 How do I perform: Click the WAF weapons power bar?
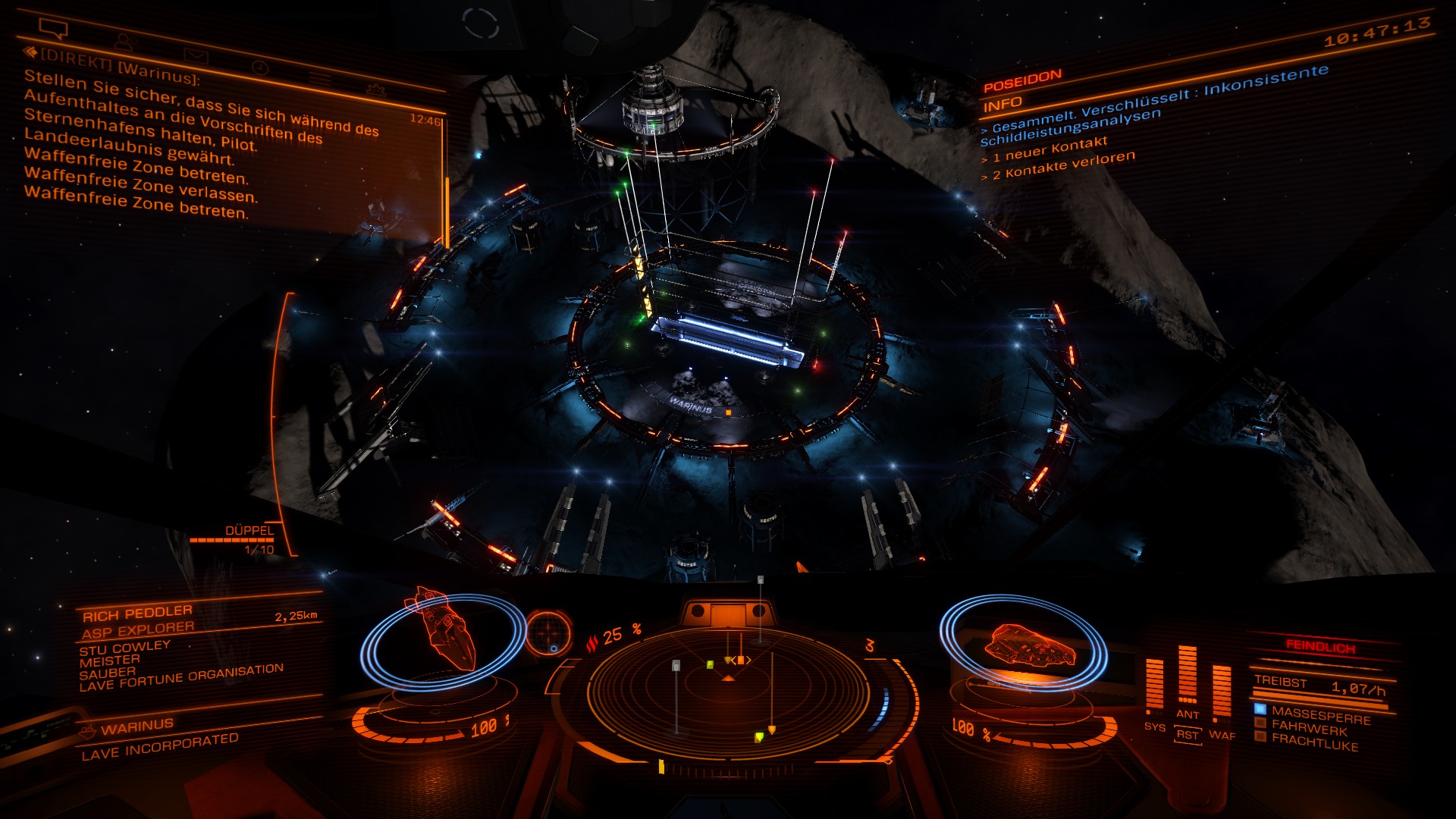1222,691
